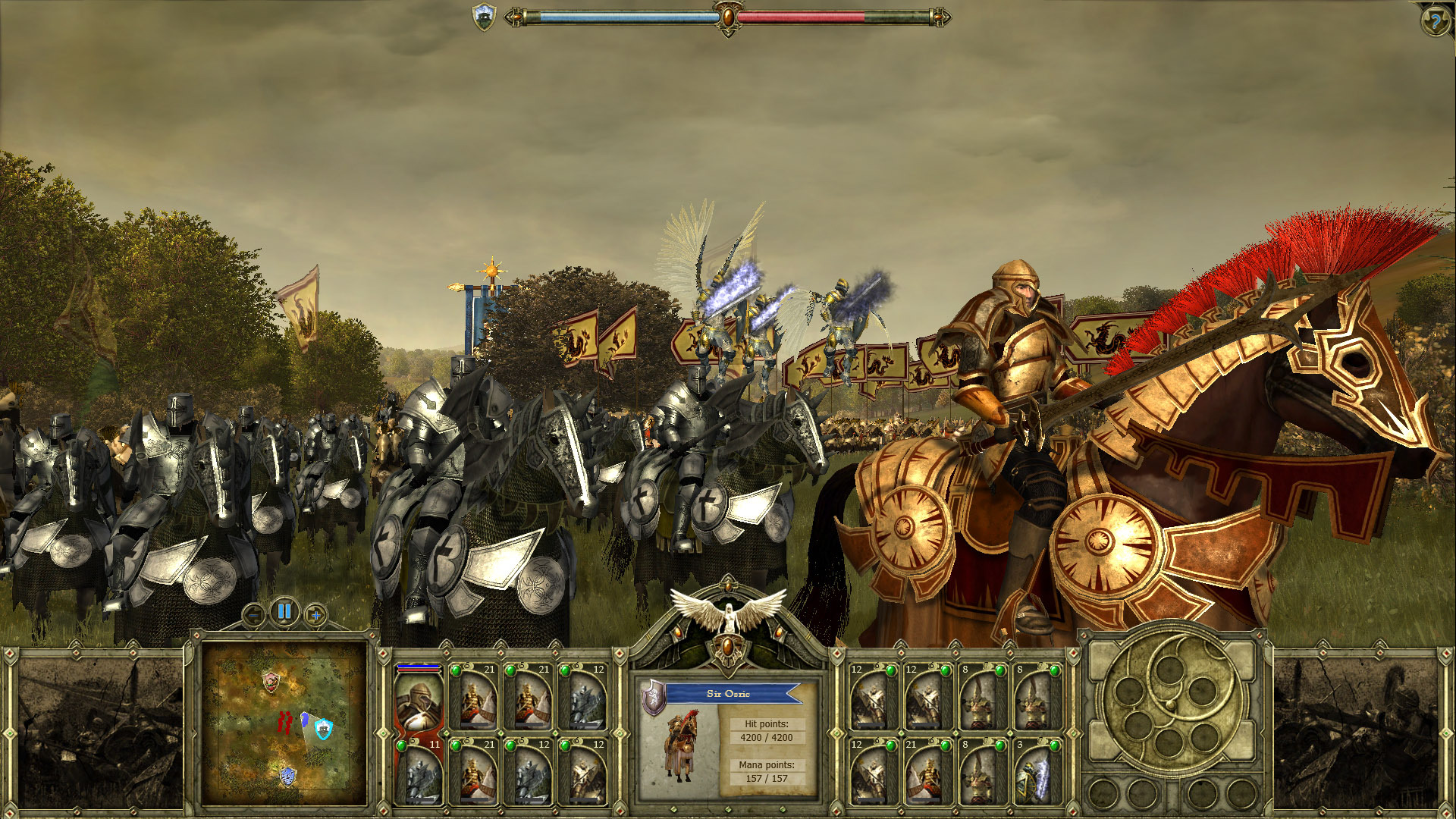
Task: Toggle the green status gem on the 21-strength knight card
Action: pyautogui.click(x=457, y=670)
